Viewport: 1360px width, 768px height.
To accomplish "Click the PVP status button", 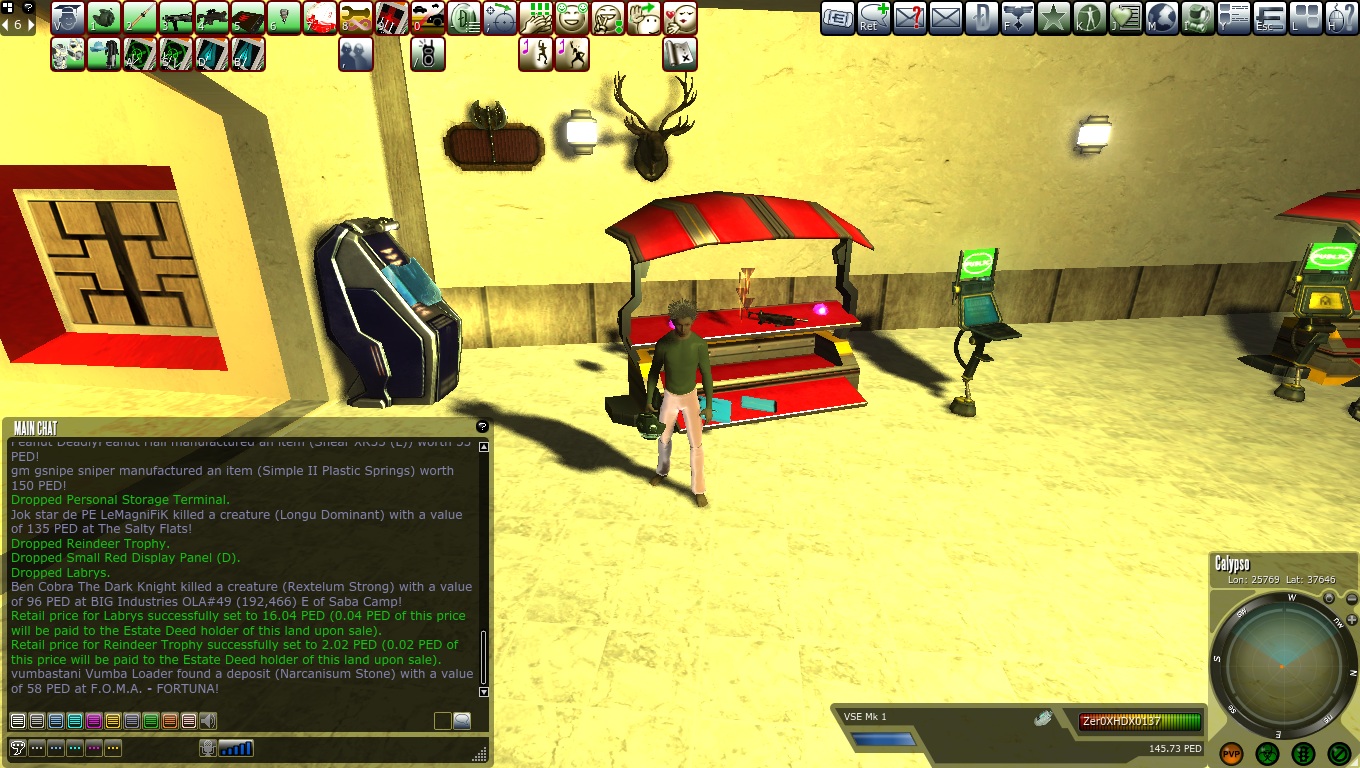I will tap(1231, 753).
